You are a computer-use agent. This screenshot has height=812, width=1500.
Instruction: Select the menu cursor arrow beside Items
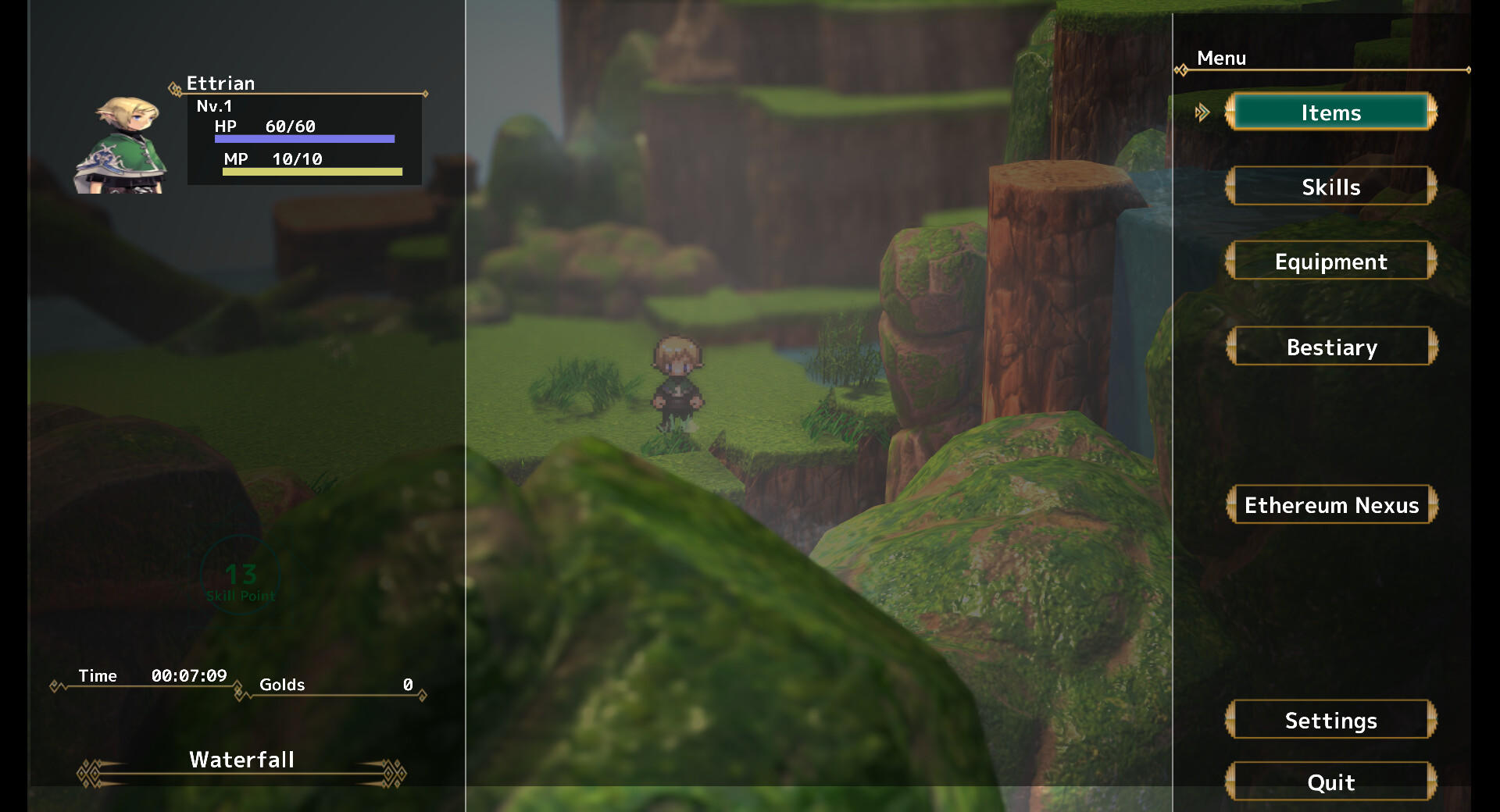[1204, 112]
